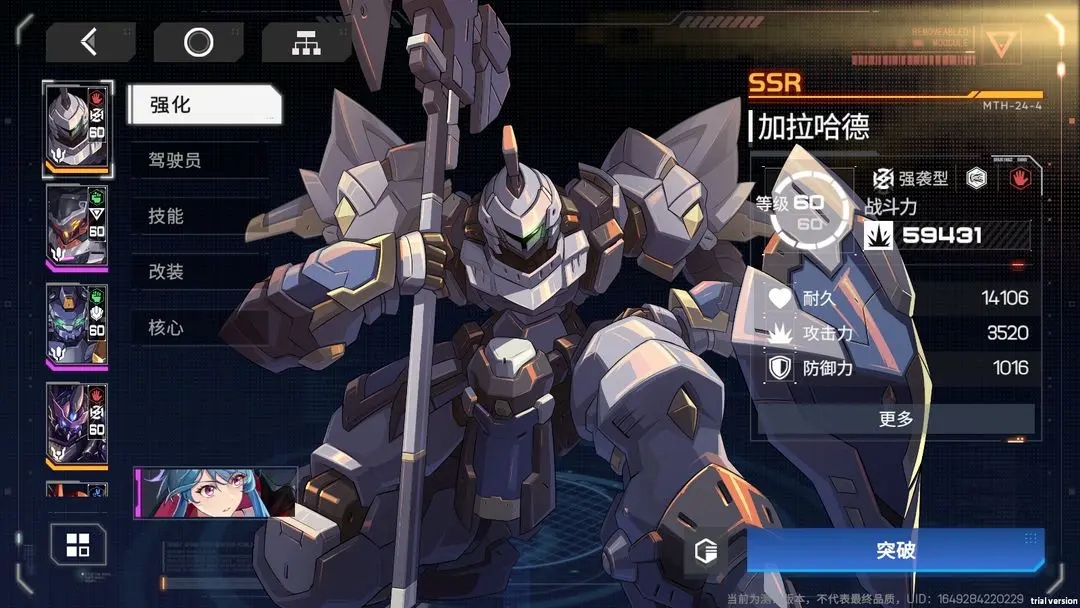Screen dimensions: 1080x608
Task: Open the blue-haired pilot portrait
Action: (x=216, y=492)
